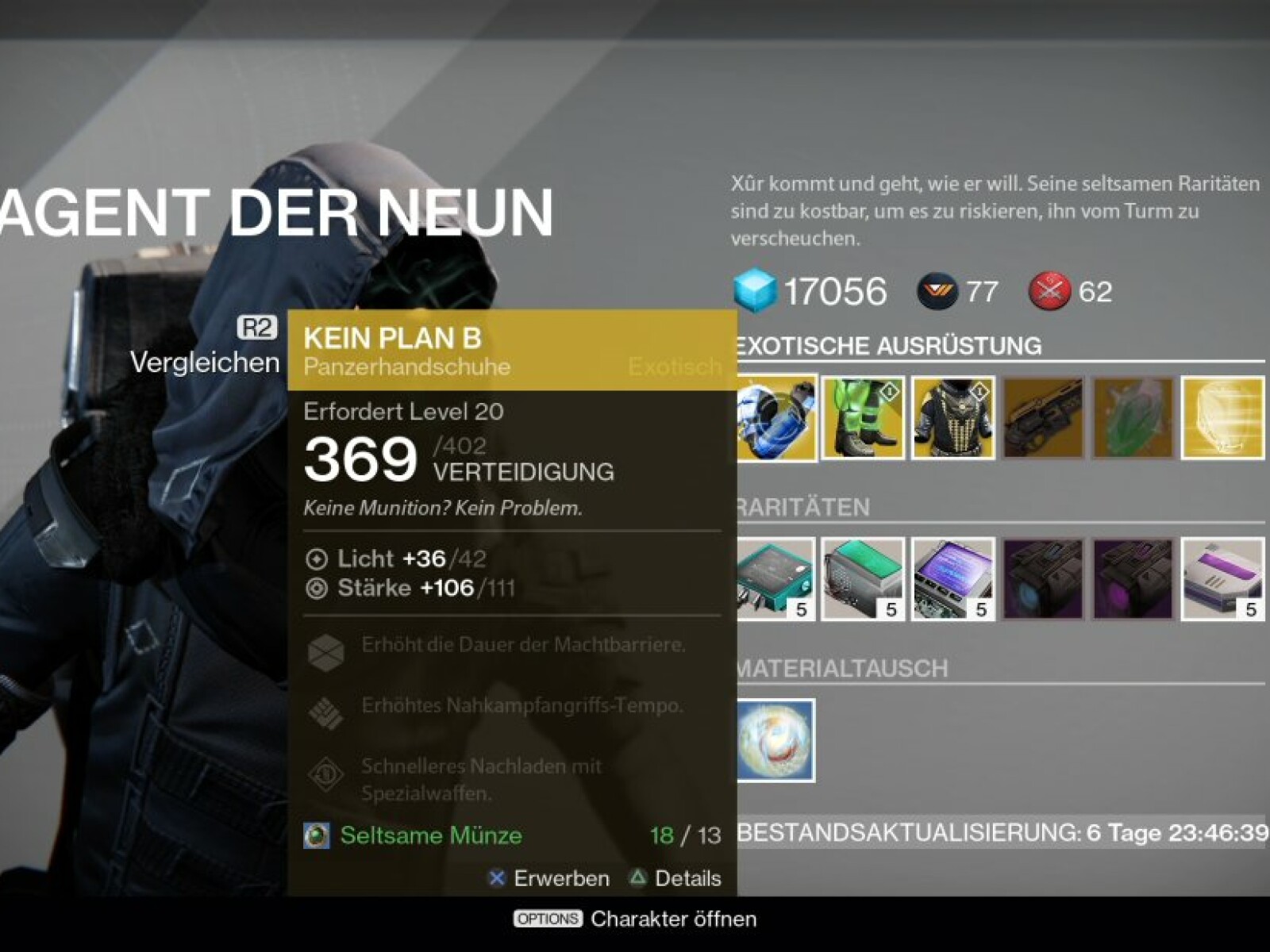This screenshot has width=1270, height=952.
Task: Choose the black and gold chest armor
Action: [x=953, y=418]
